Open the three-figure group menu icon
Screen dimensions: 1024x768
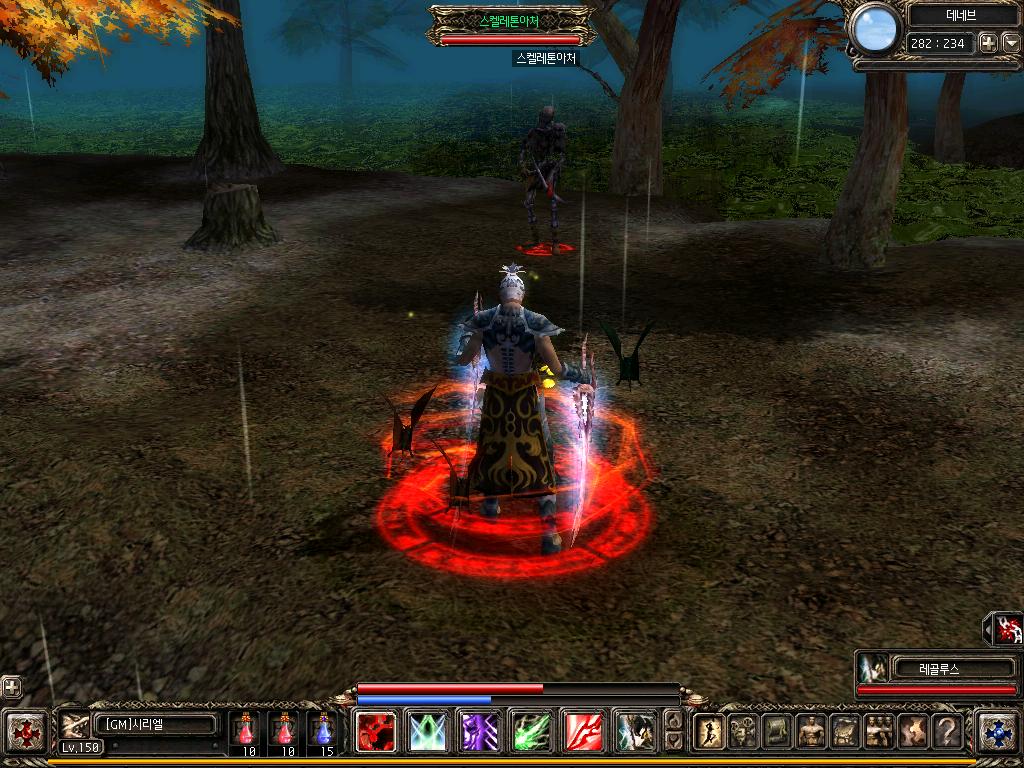[x=879, y=731]
